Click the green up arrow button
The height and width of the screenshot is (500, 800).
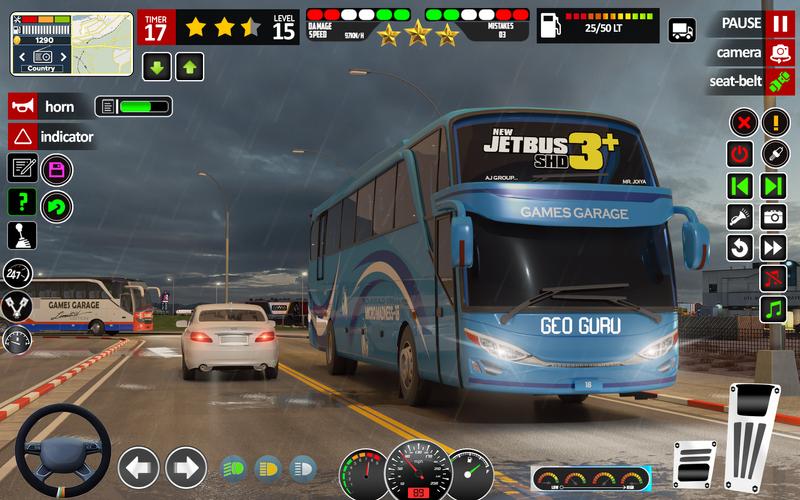[190, 67]
